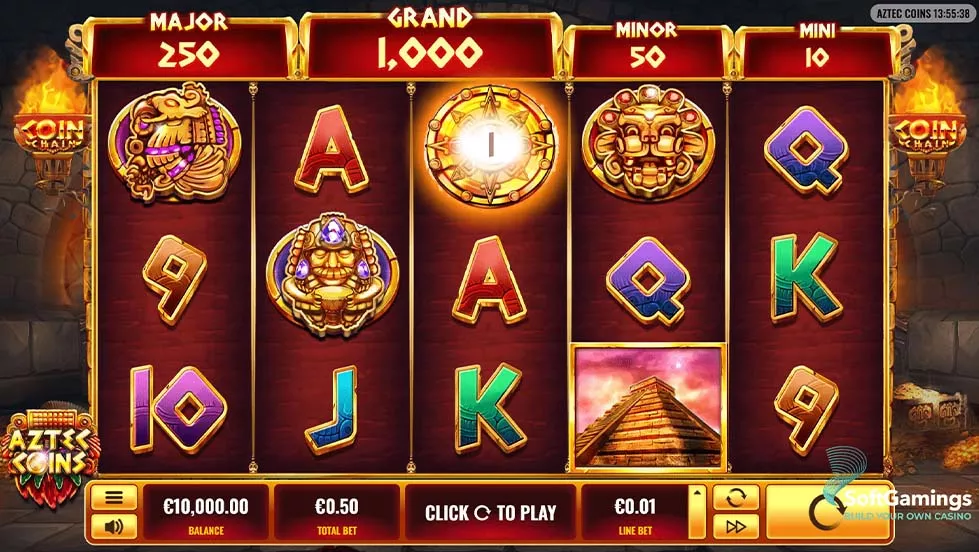979x552 pixels.
Task: Enable turbo mode with the fast-forward button
Action: click(734, 526)
